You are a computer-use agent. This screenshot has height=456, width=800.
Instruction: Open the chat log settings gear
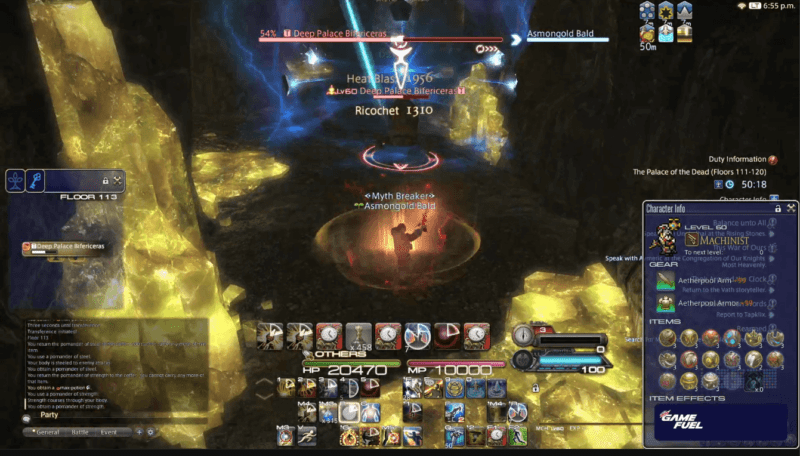click(151, 432)
